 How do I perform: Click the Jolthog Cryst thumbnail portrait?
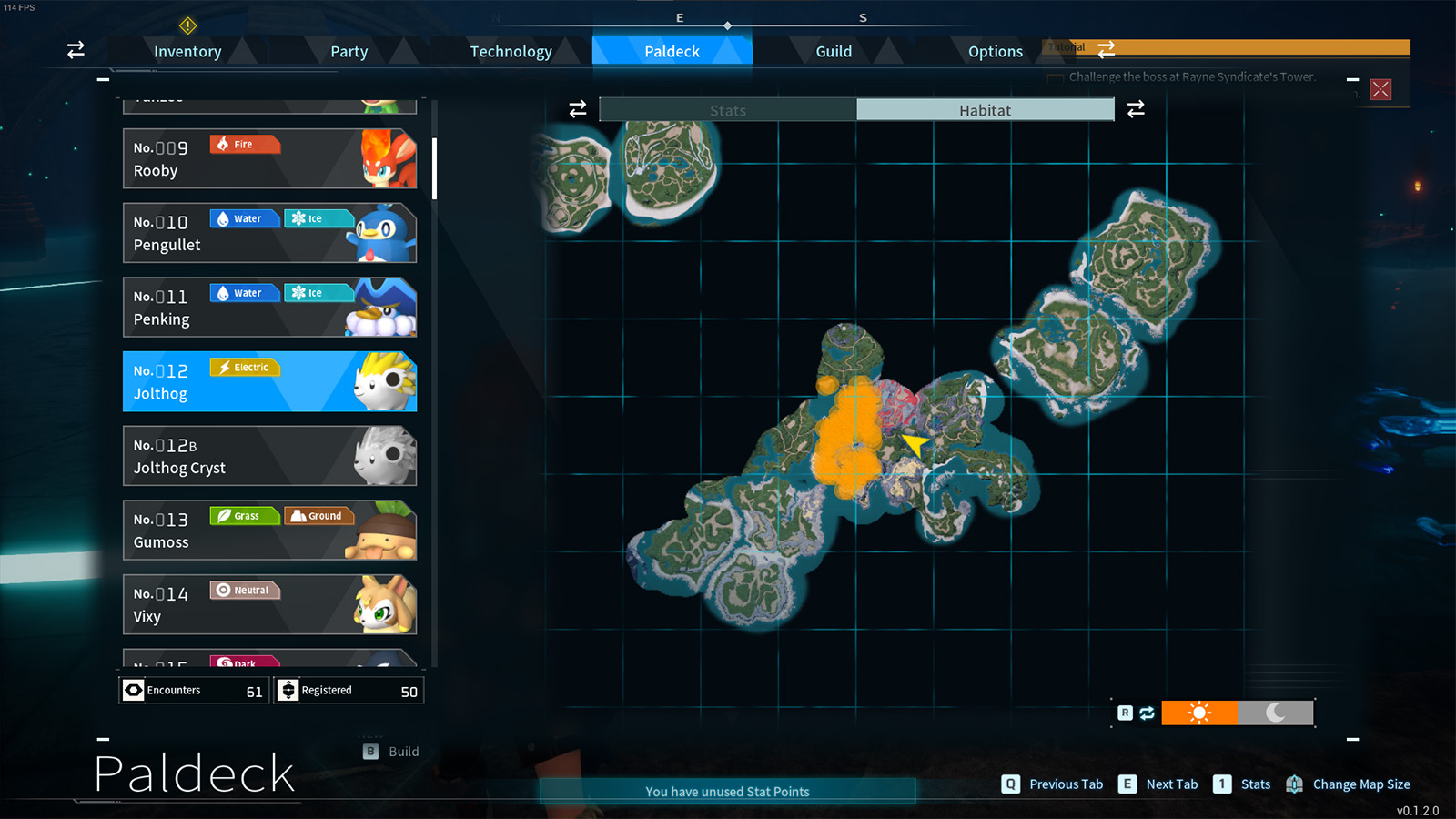386,455
